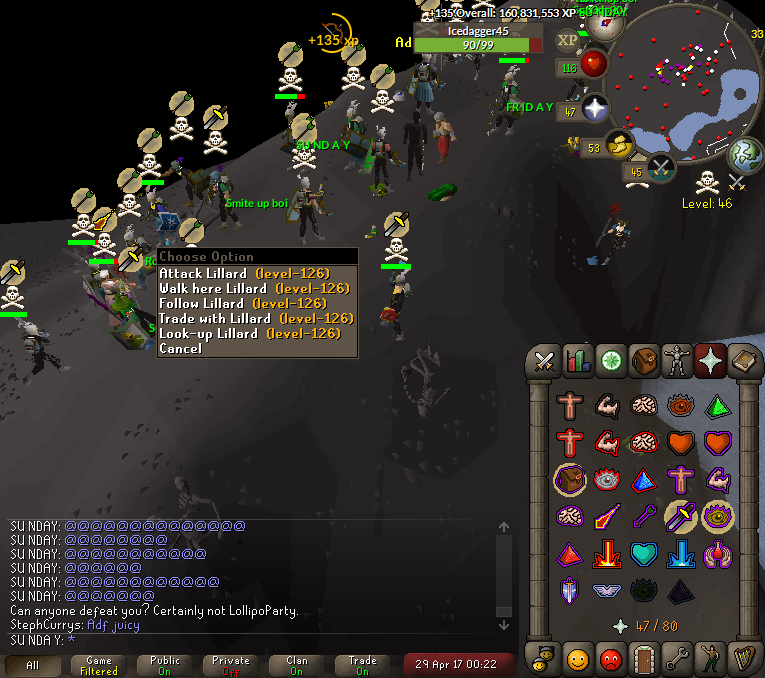The width and height of the screenshot is (765, 678).
Task: Open the Music player harp tab
Action: click(743, 659)
